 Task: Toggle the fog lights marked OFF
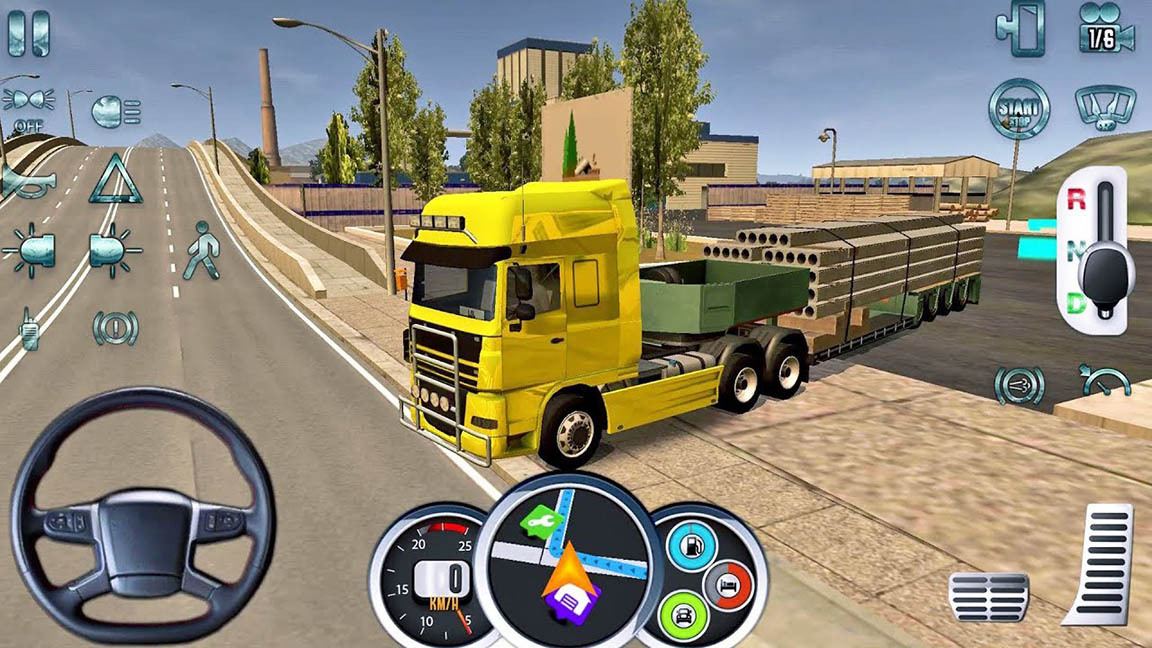point(27,106)
